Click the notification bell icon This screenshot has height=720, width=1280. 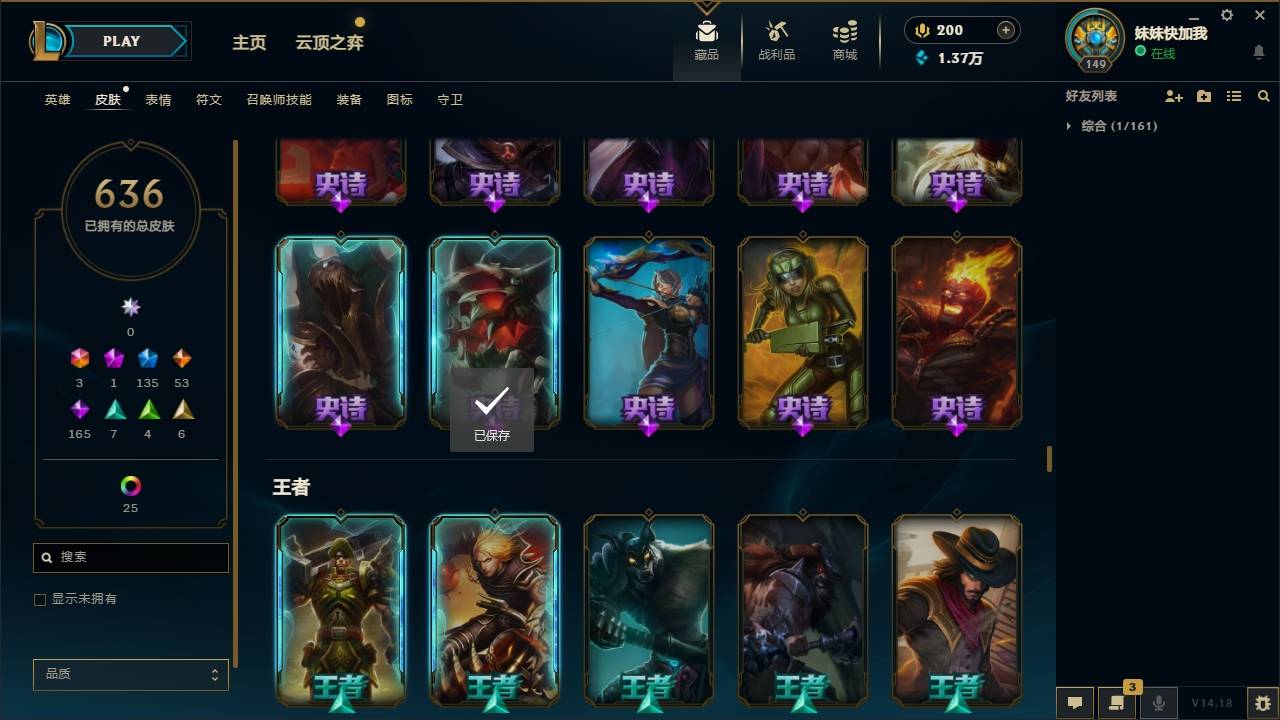pyautogui.click(x=1259, y=52)
